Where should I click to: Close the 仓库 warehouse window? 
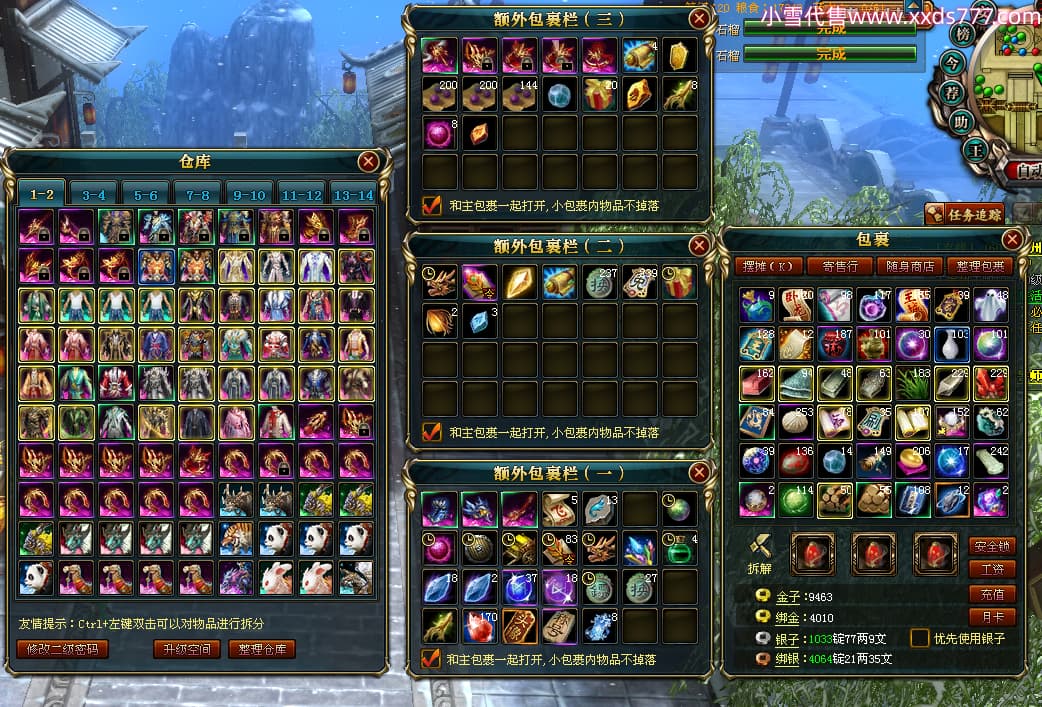click(369, 161)
